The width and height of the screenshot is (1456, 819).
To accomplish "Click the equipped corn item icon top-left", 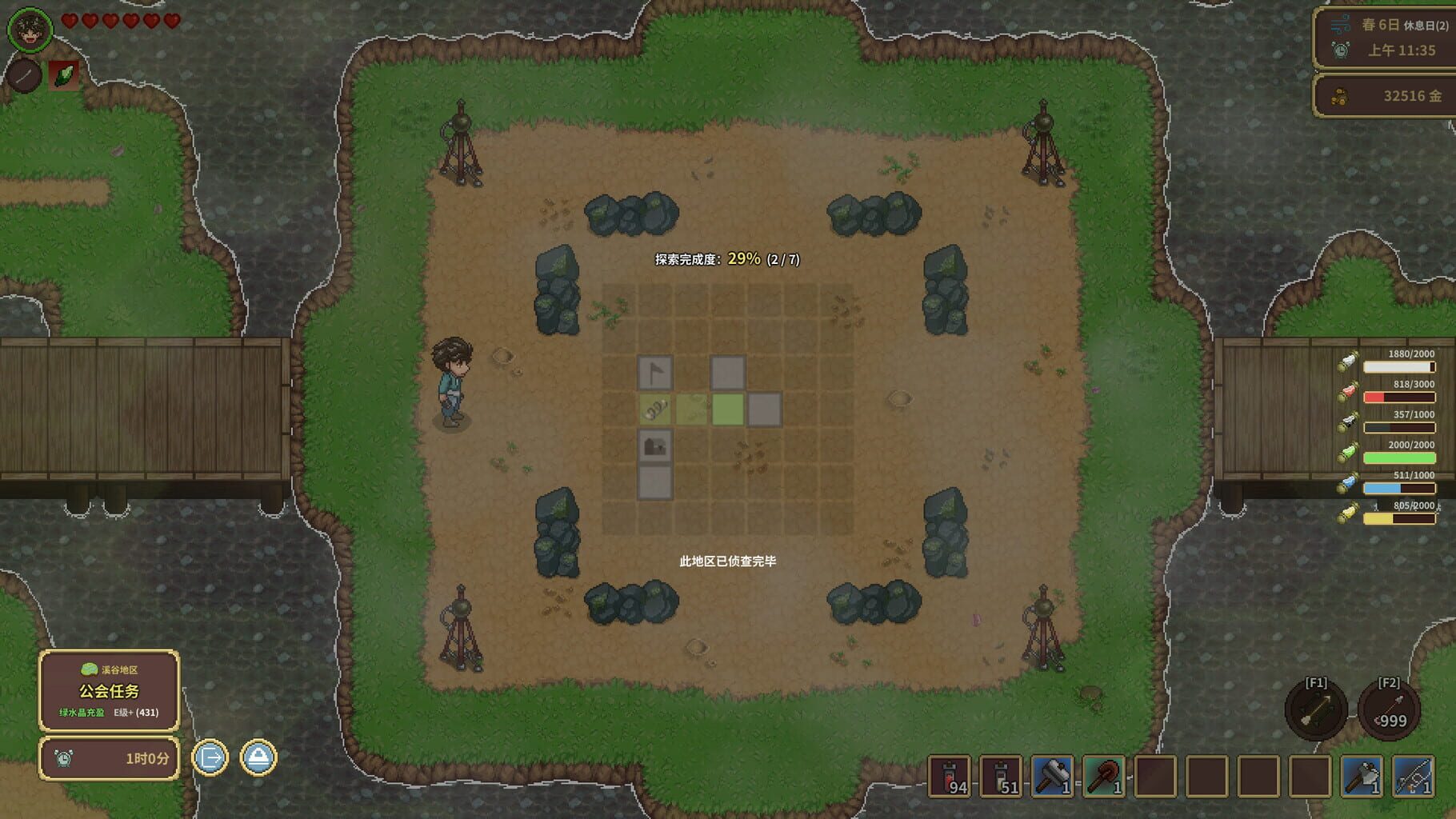I will [x=66, y=76].
